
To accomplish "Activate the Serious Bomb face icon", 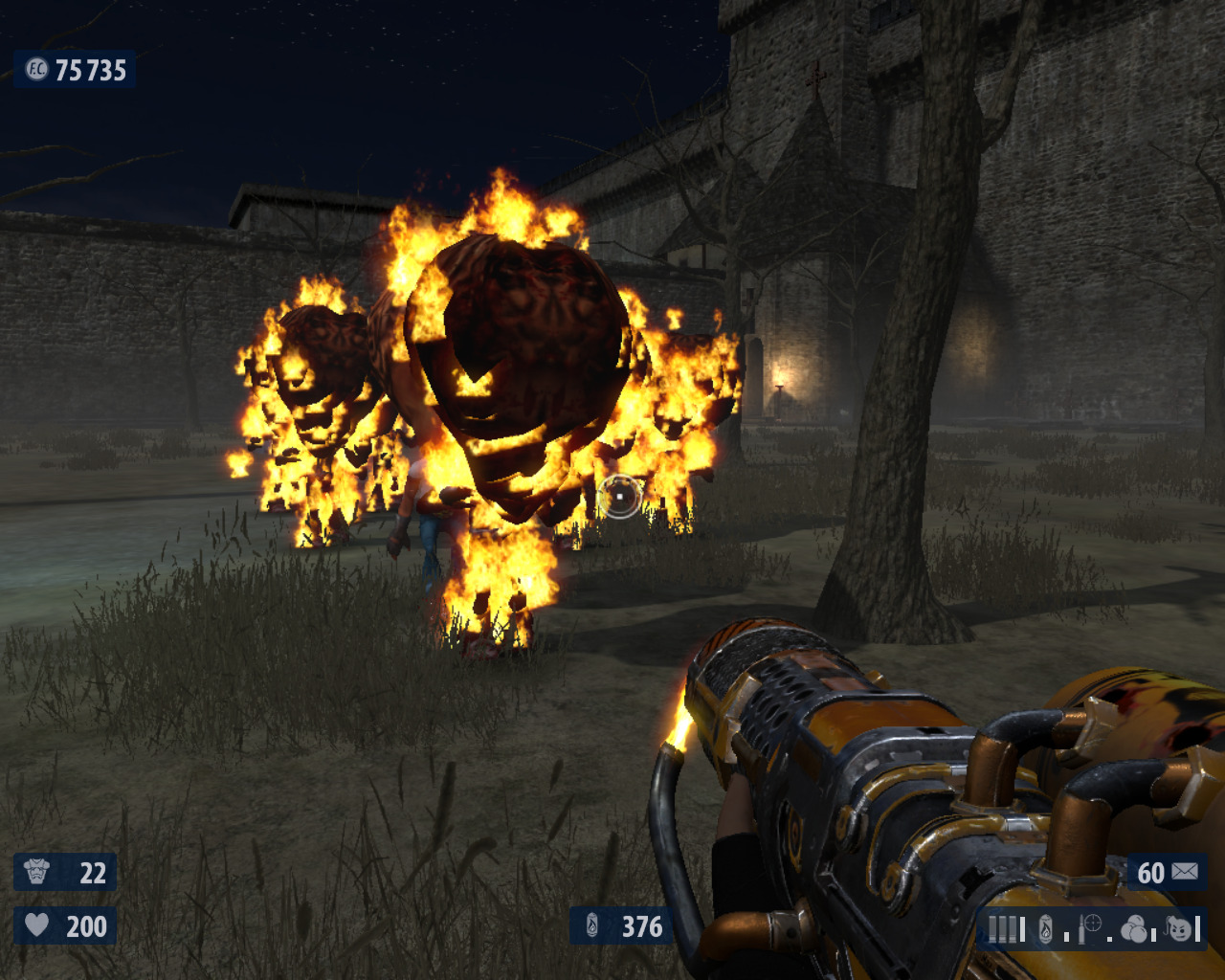I will point(1179,927).
